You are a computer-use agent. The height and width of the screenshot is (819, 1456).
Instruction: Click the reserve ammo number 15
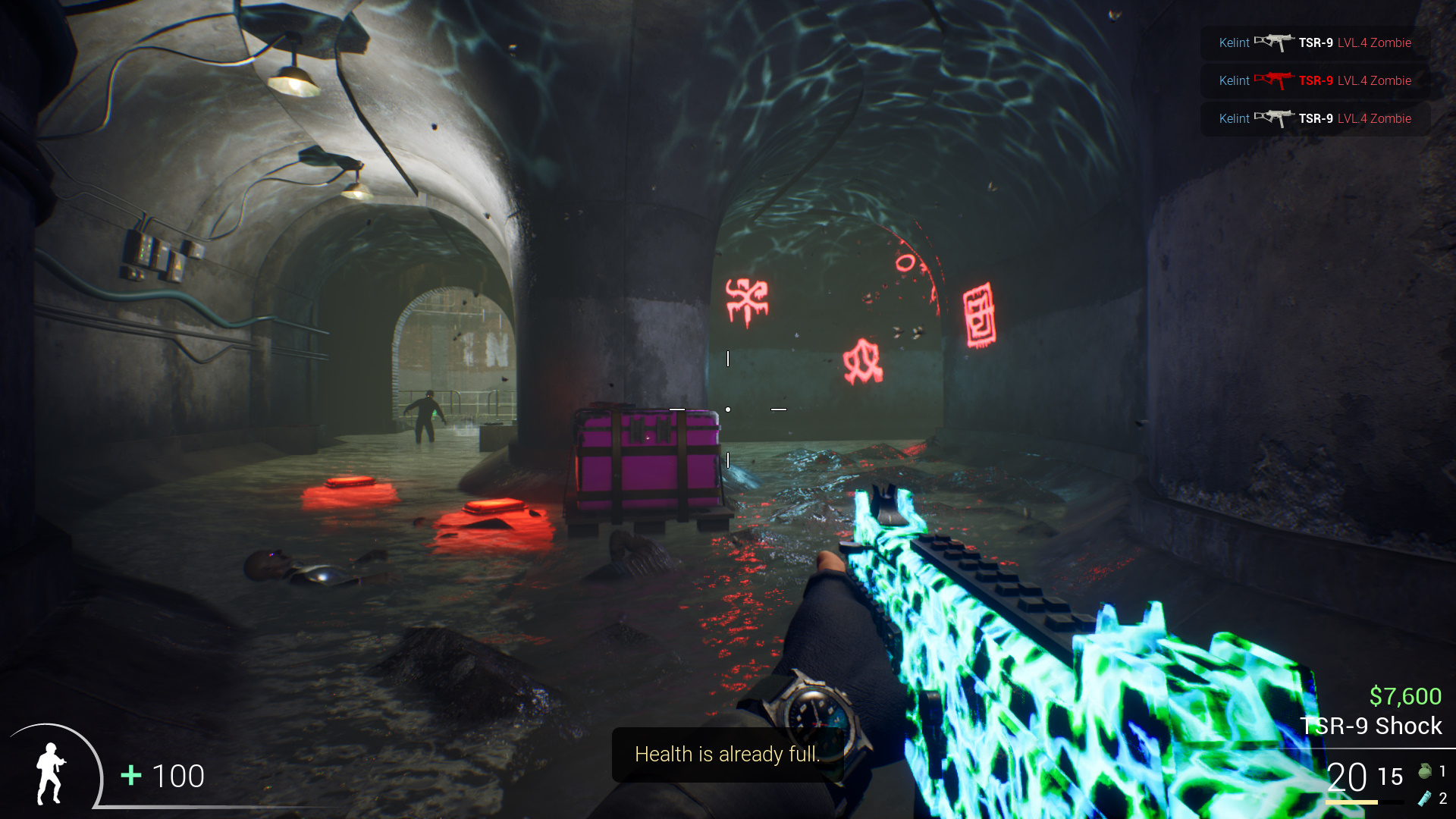(1390, 776)
